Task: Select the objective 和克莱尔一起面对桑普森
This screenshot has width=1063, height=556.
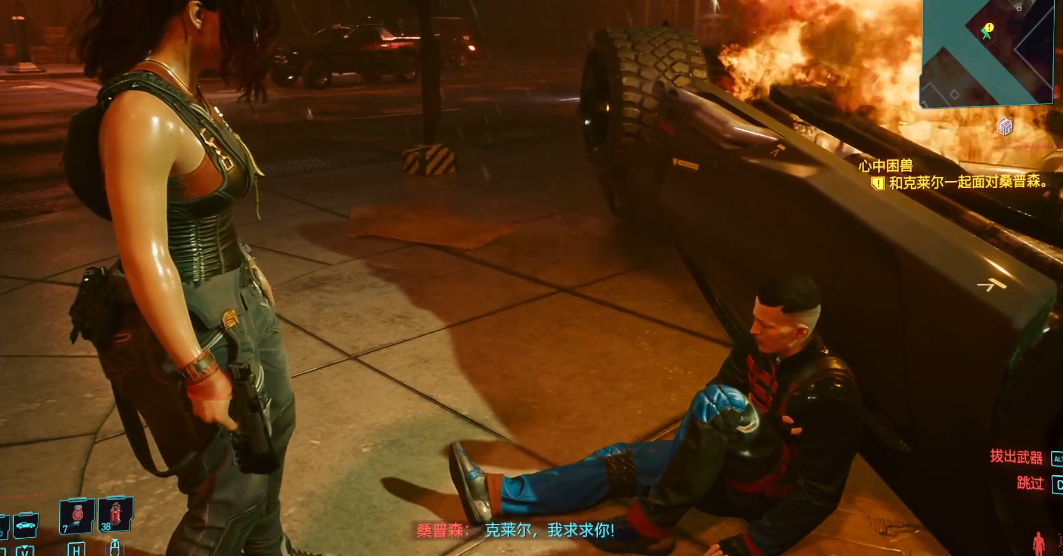Action: tap(966, 182)
